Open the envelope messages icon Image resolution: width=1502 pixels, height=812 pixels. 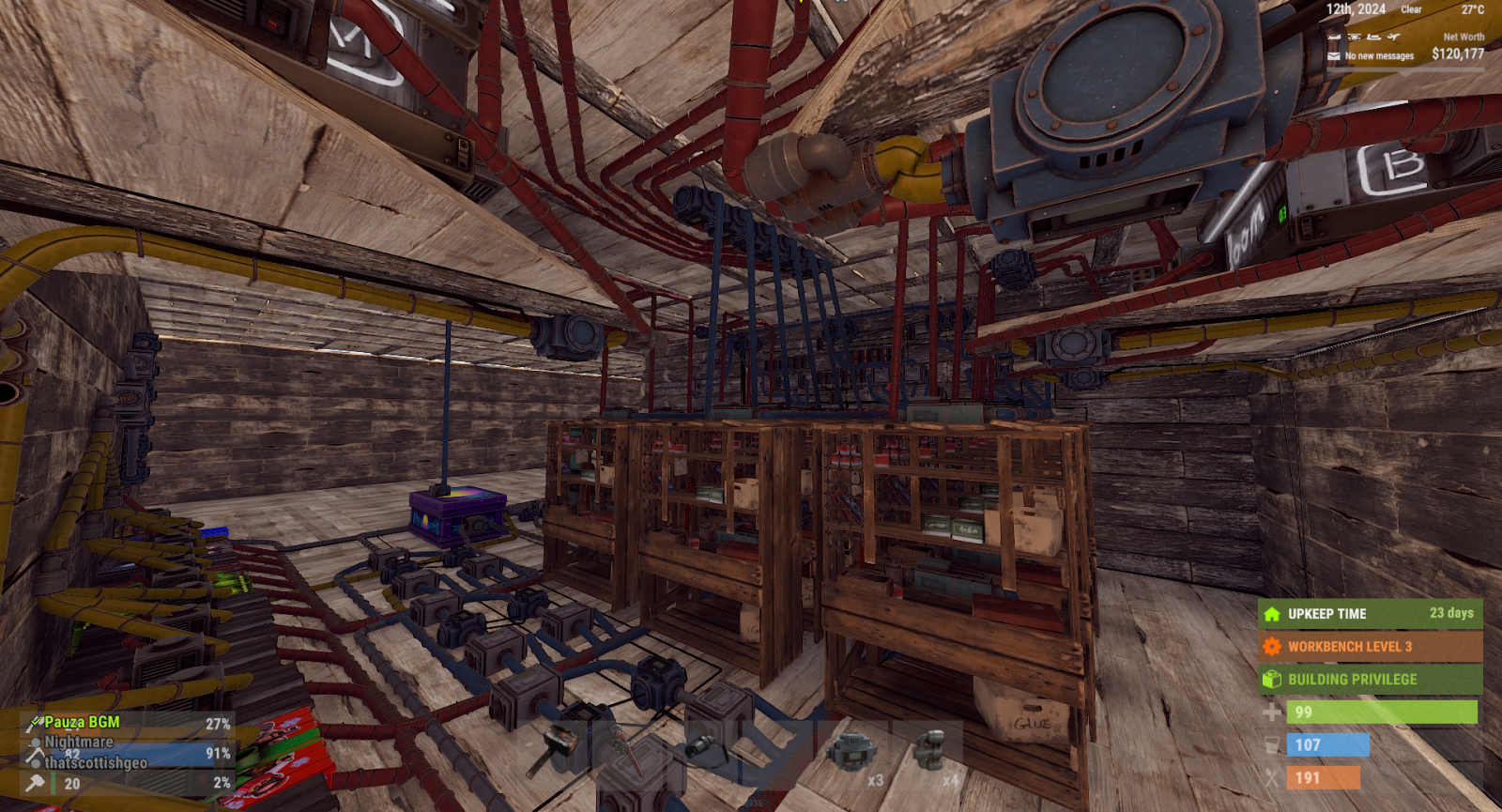(x=1334, y=56)
